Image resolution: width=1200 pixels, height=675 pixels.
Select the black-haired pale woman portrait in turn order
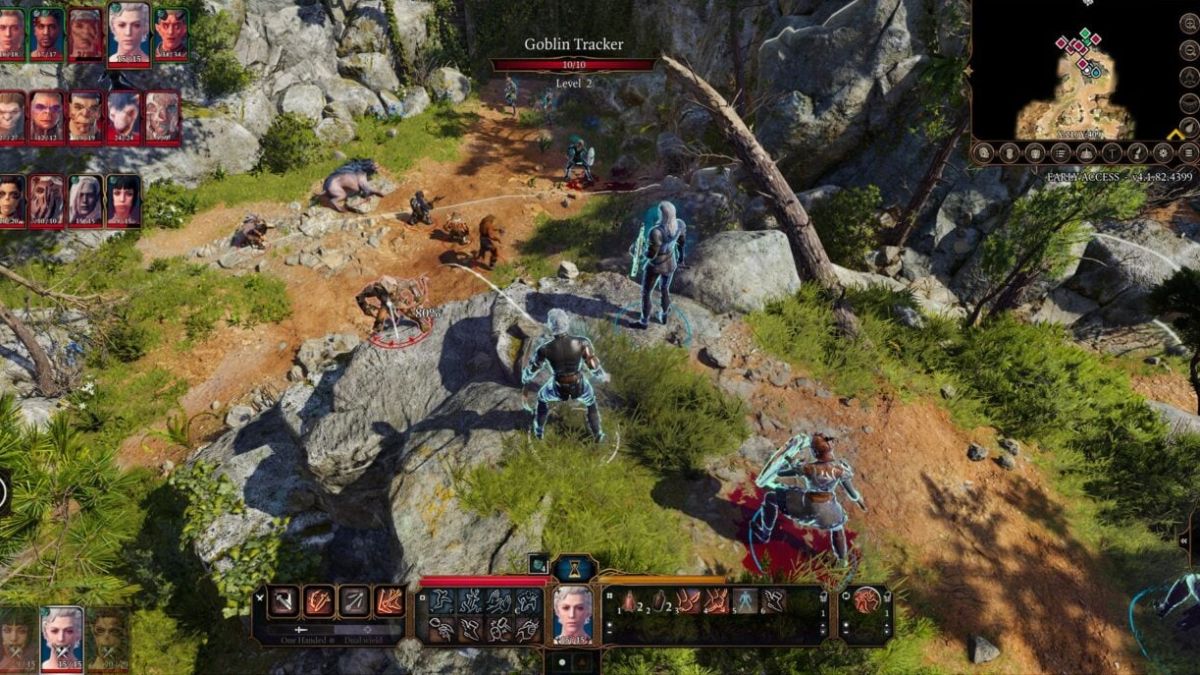click(123, 200)
